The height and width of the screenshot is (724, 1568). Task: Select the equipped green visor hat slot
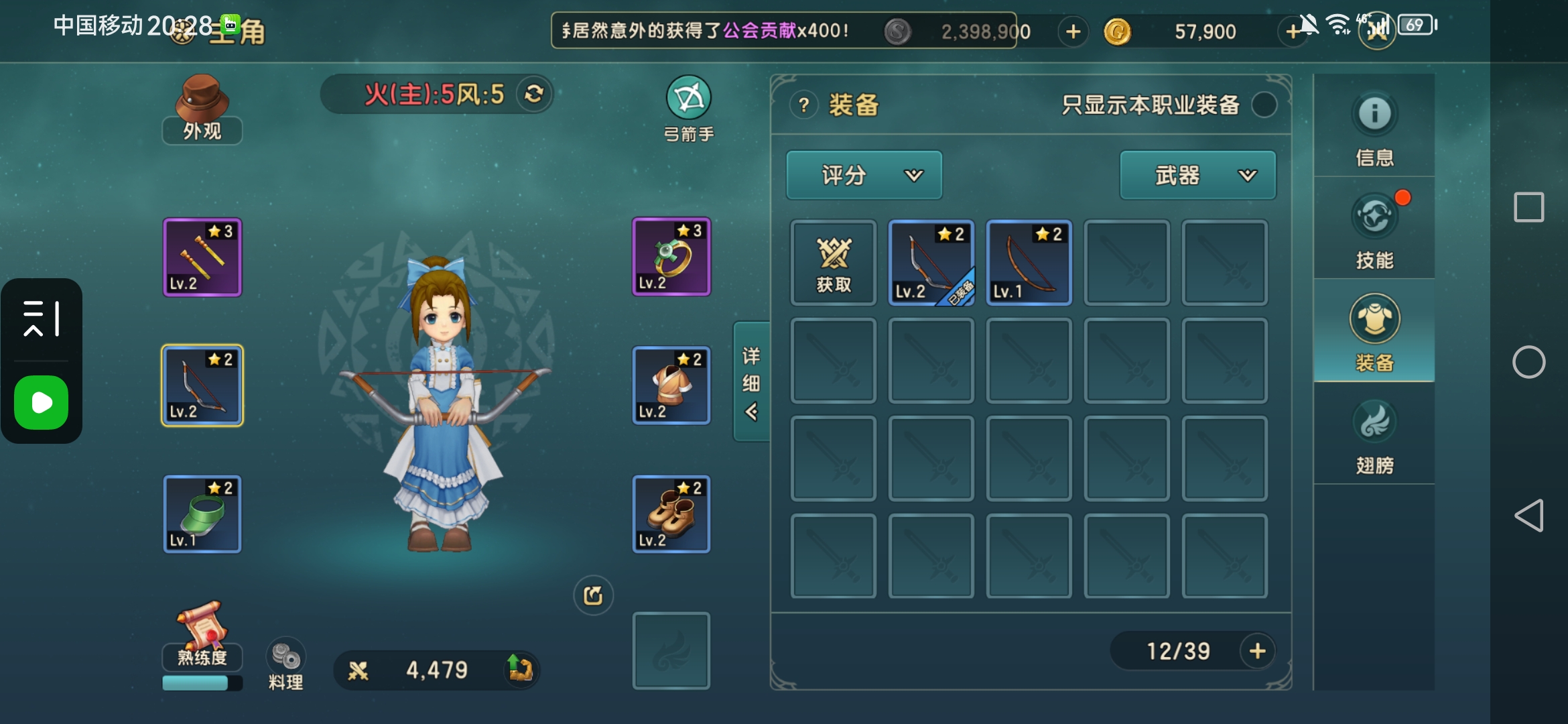coord(202,514)
